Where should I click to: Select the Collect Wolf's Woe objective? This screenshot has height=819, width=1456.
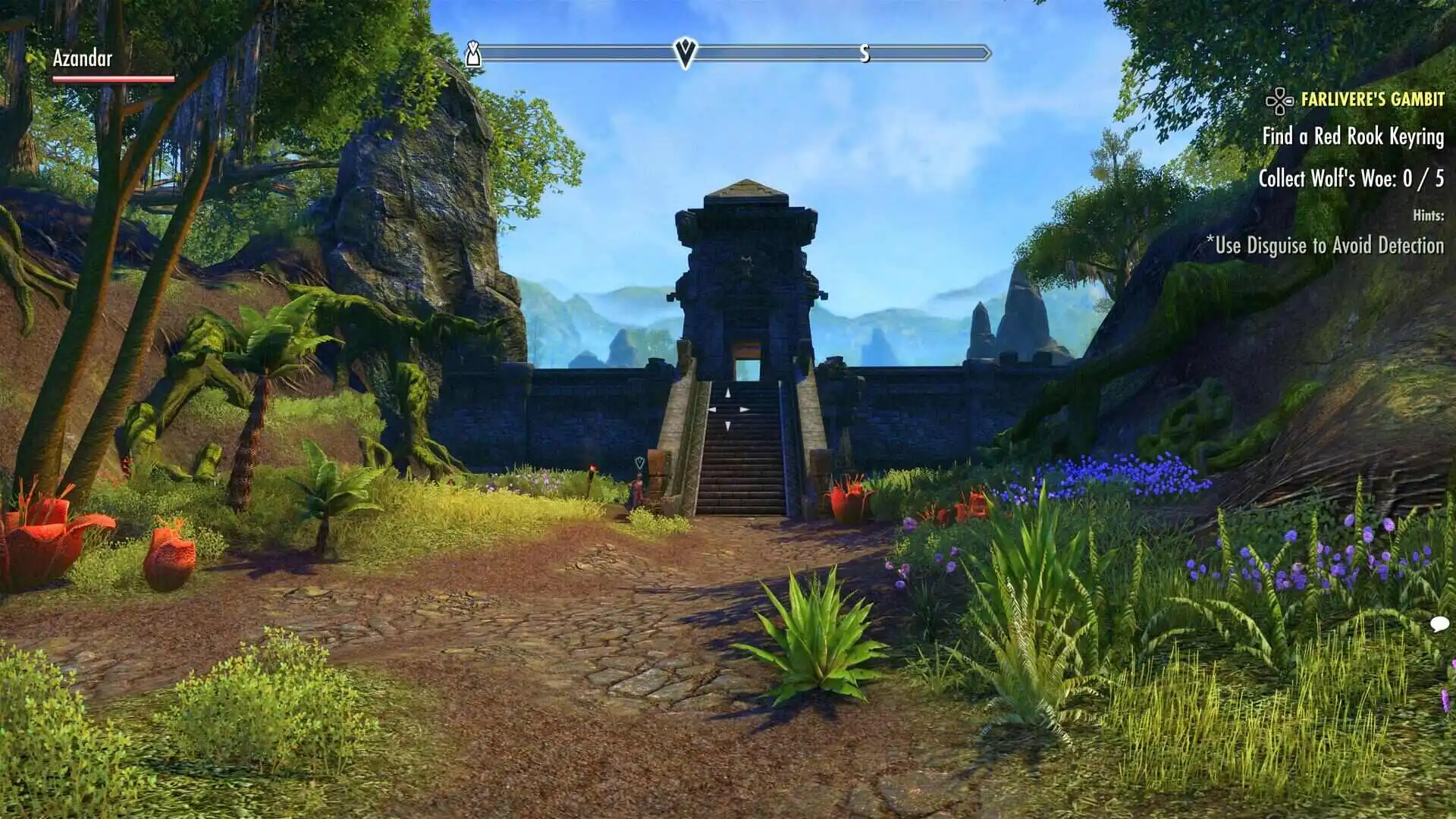click(x=1351, y=179)
